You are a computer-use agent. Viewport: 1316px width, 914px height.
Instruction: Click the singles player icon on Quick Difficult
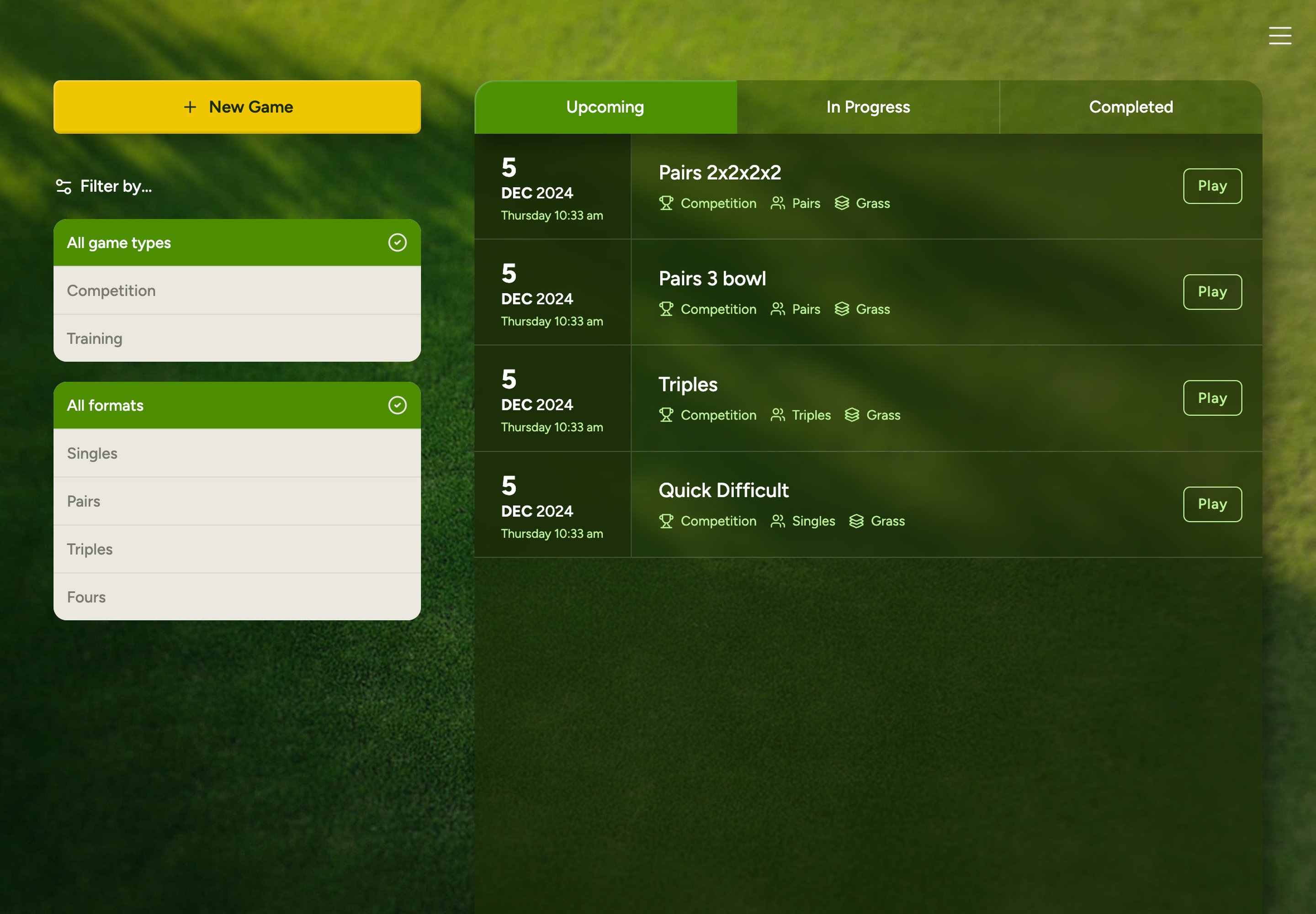777,521
